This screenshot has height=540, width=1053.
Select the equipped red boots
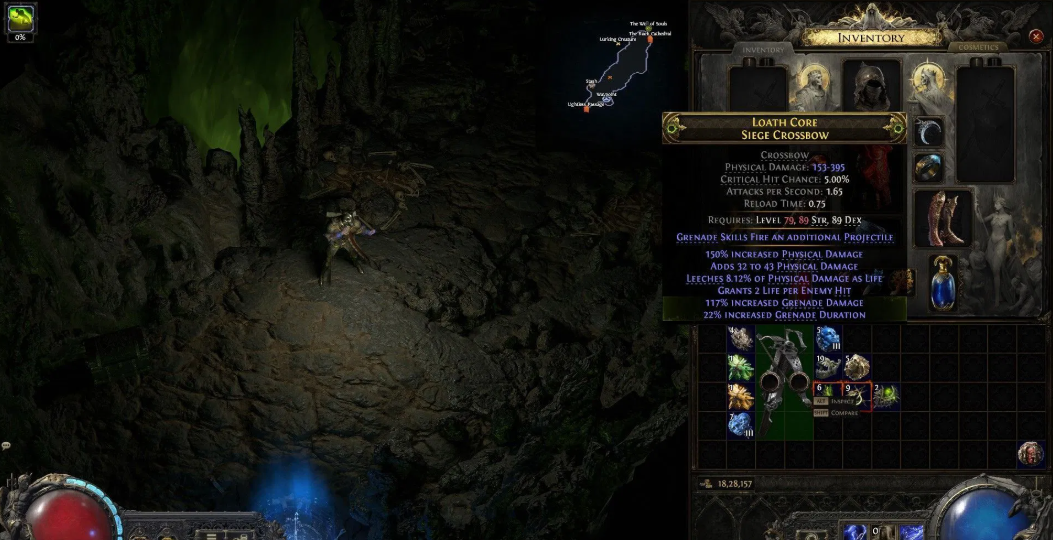(942, 219)
